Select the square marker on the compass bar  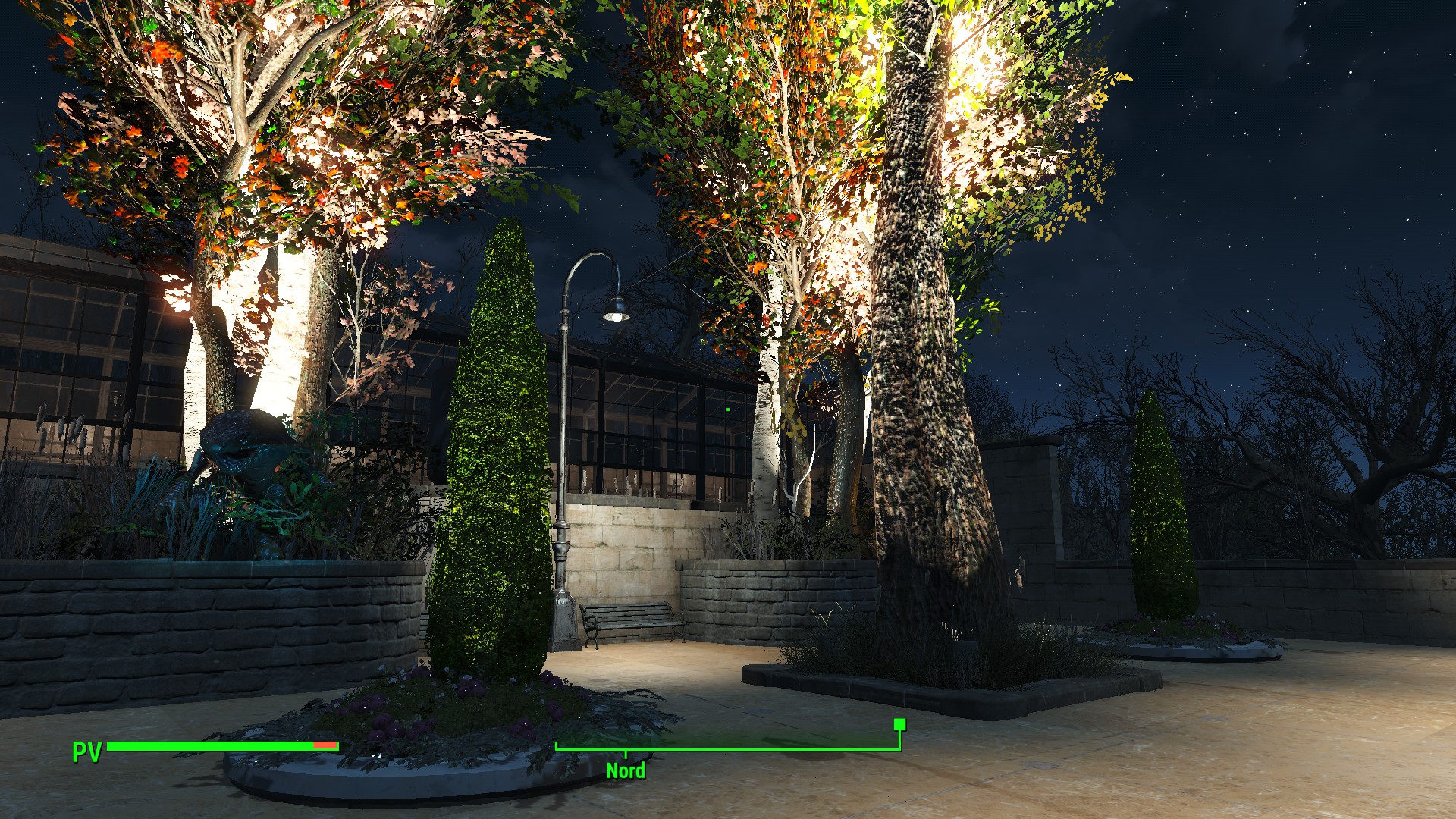(x=899, y=725)
